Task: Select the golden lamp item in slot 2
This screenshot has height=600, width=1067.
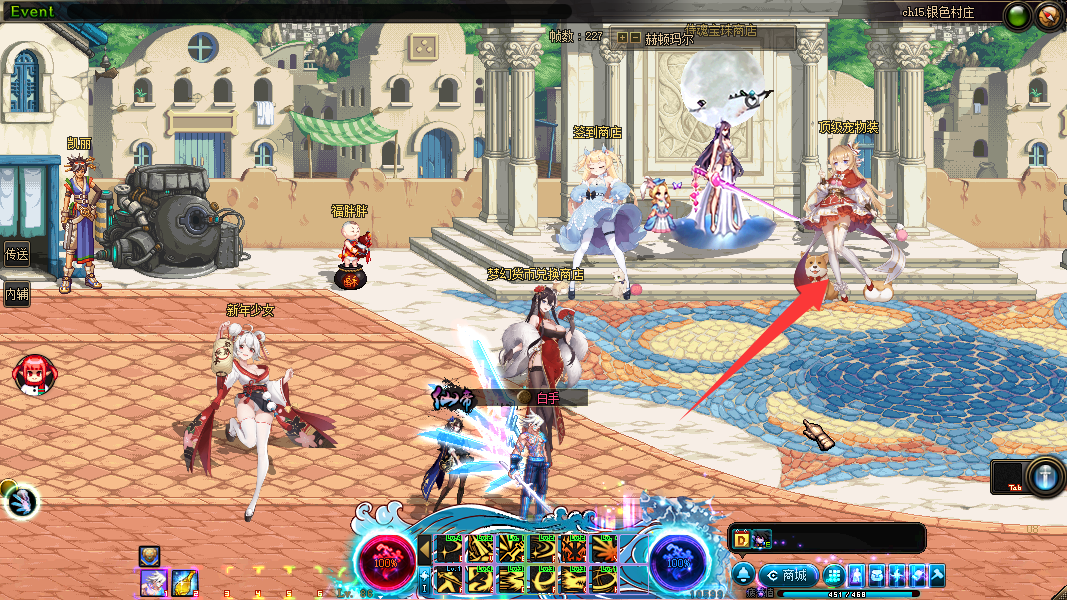Action: coord(184,581)
